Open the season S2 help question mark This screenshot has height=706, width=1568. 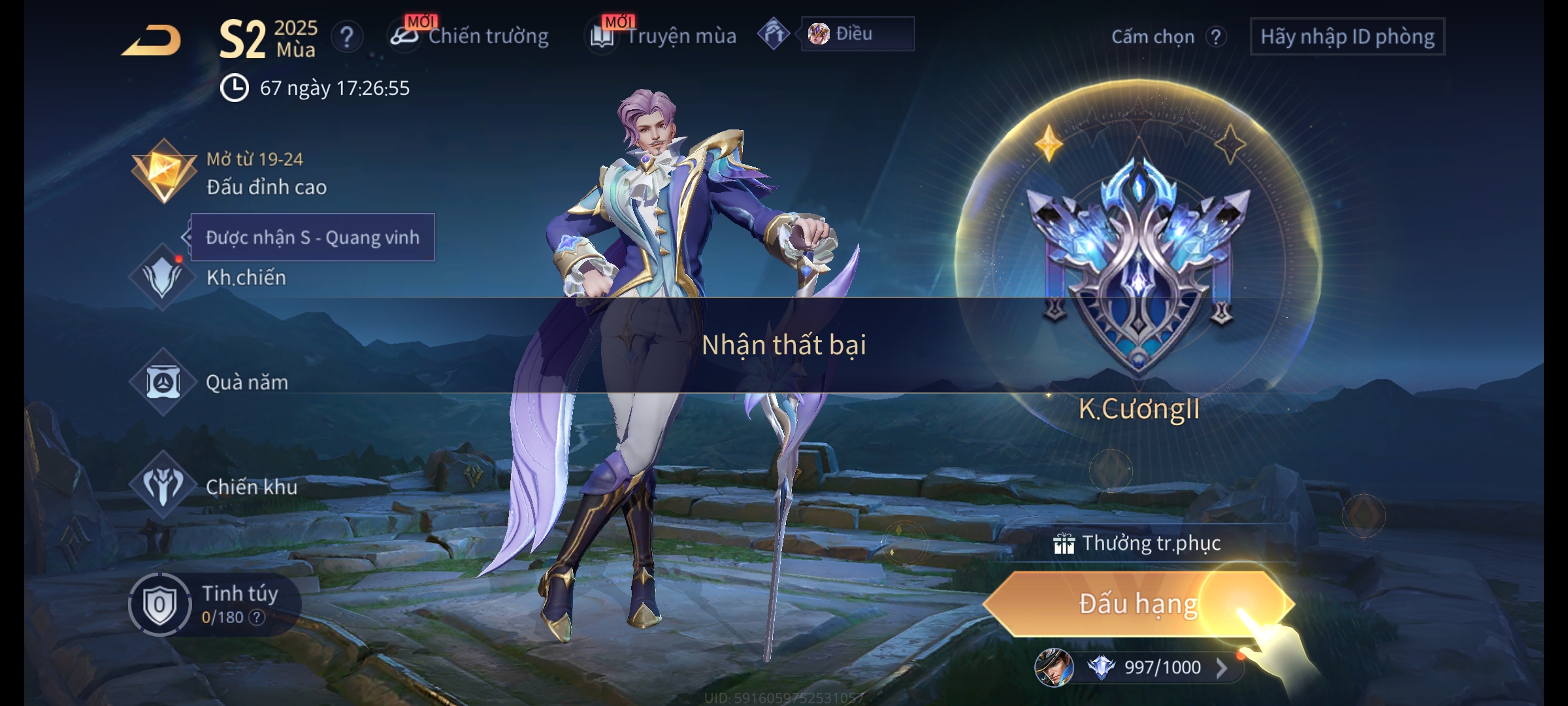[x=347, y=37]
